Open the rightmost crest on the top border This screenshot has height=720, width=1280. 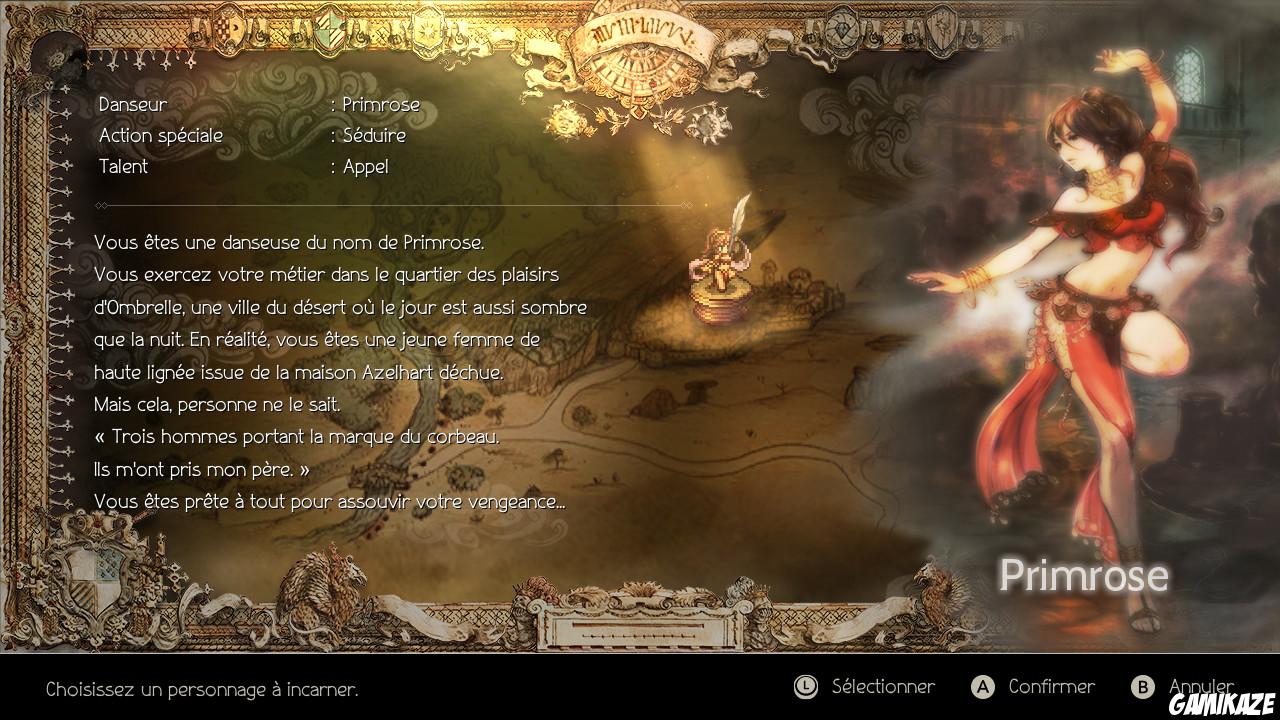click(943, 28)
